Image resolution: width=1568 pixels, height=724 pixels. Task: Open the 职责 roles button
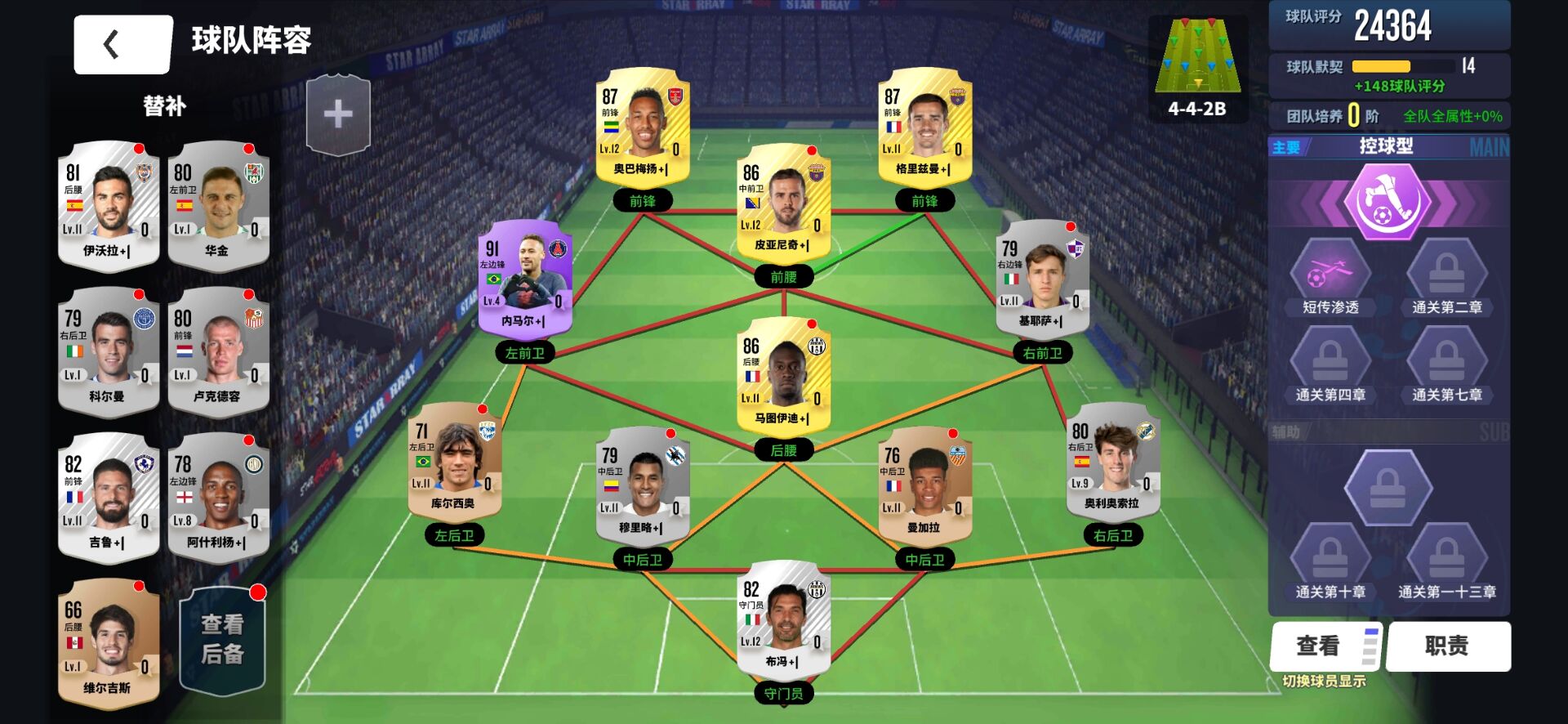(1447, 646)
